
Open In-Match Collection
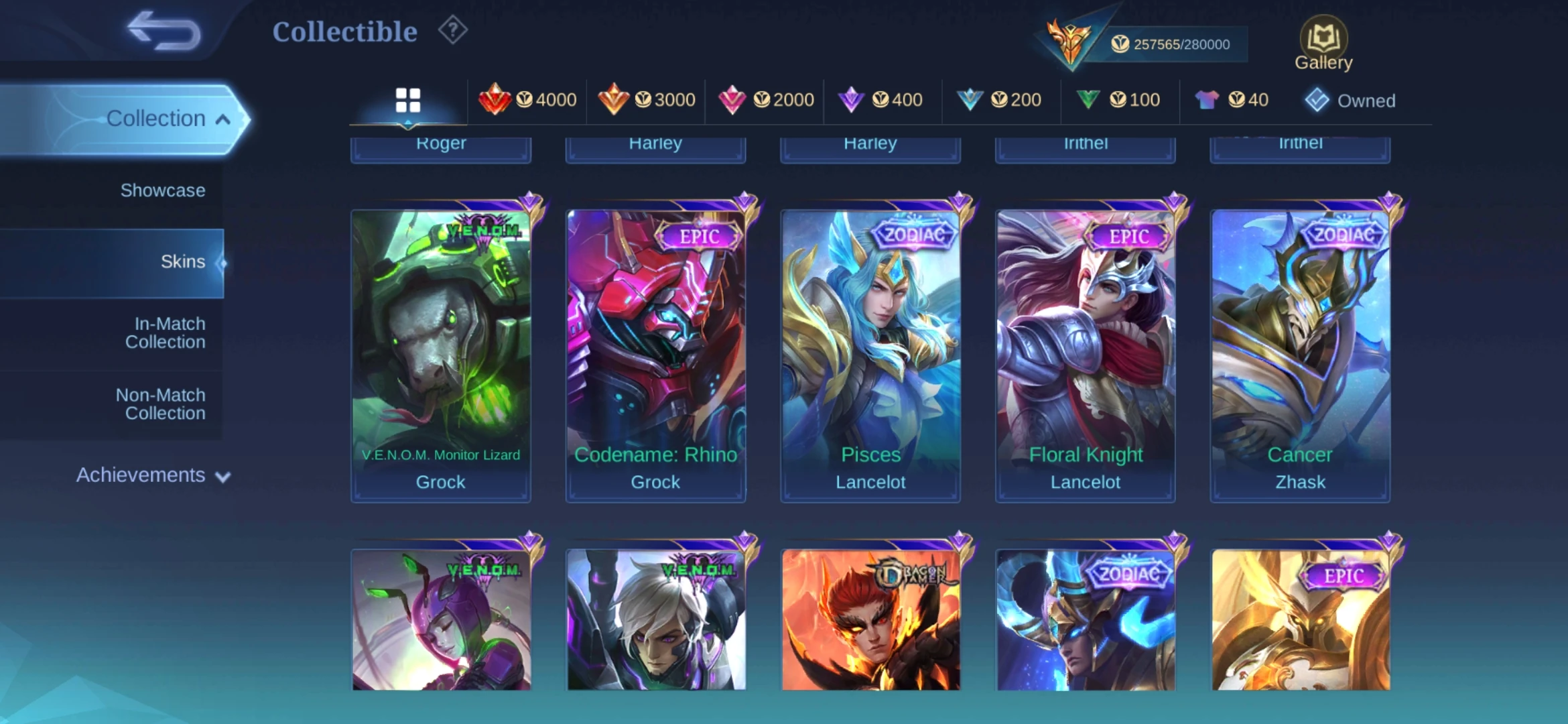165,333
